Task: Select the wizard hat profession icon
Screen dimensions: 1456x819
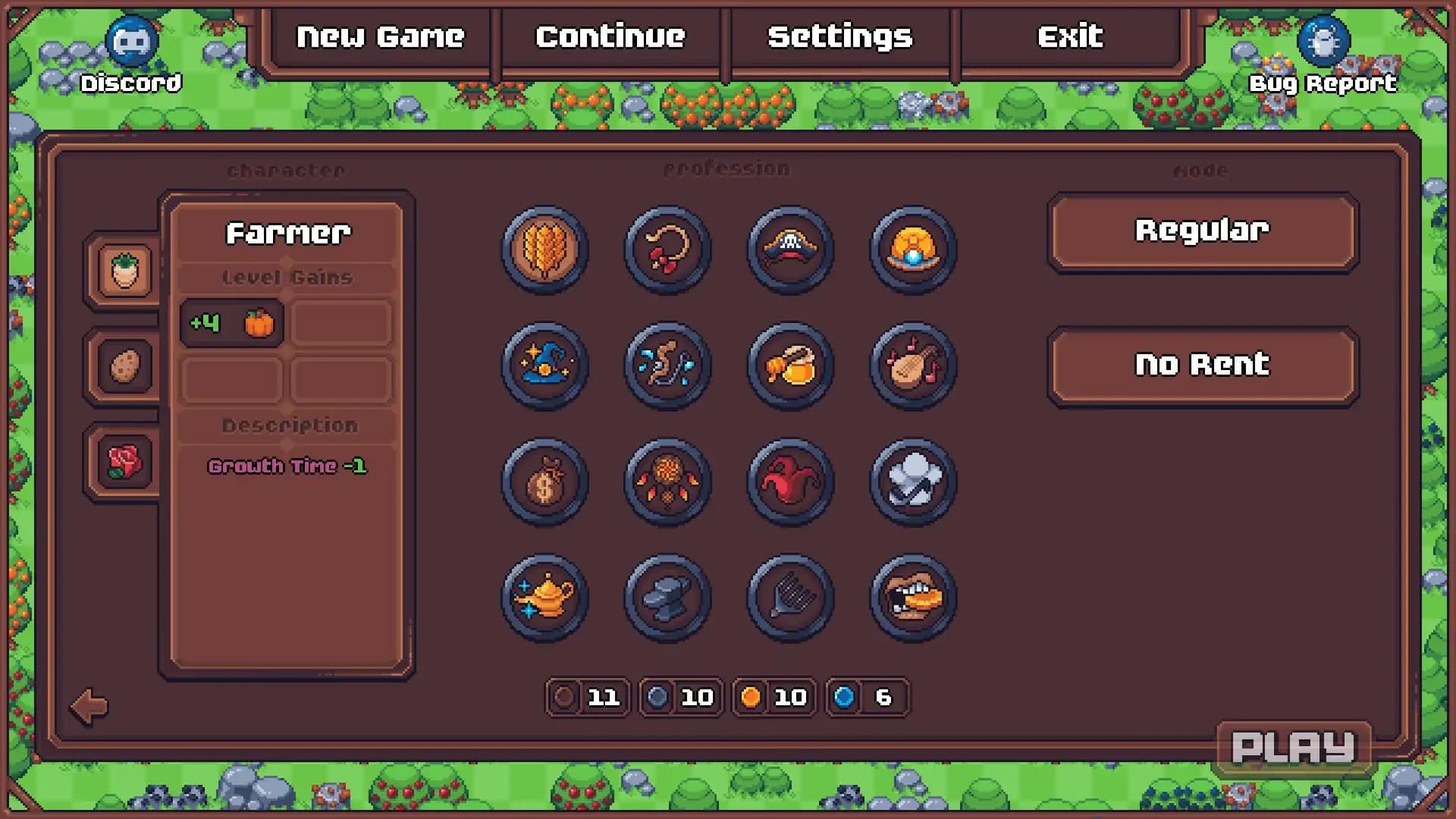Action: (x=544, y=366)
